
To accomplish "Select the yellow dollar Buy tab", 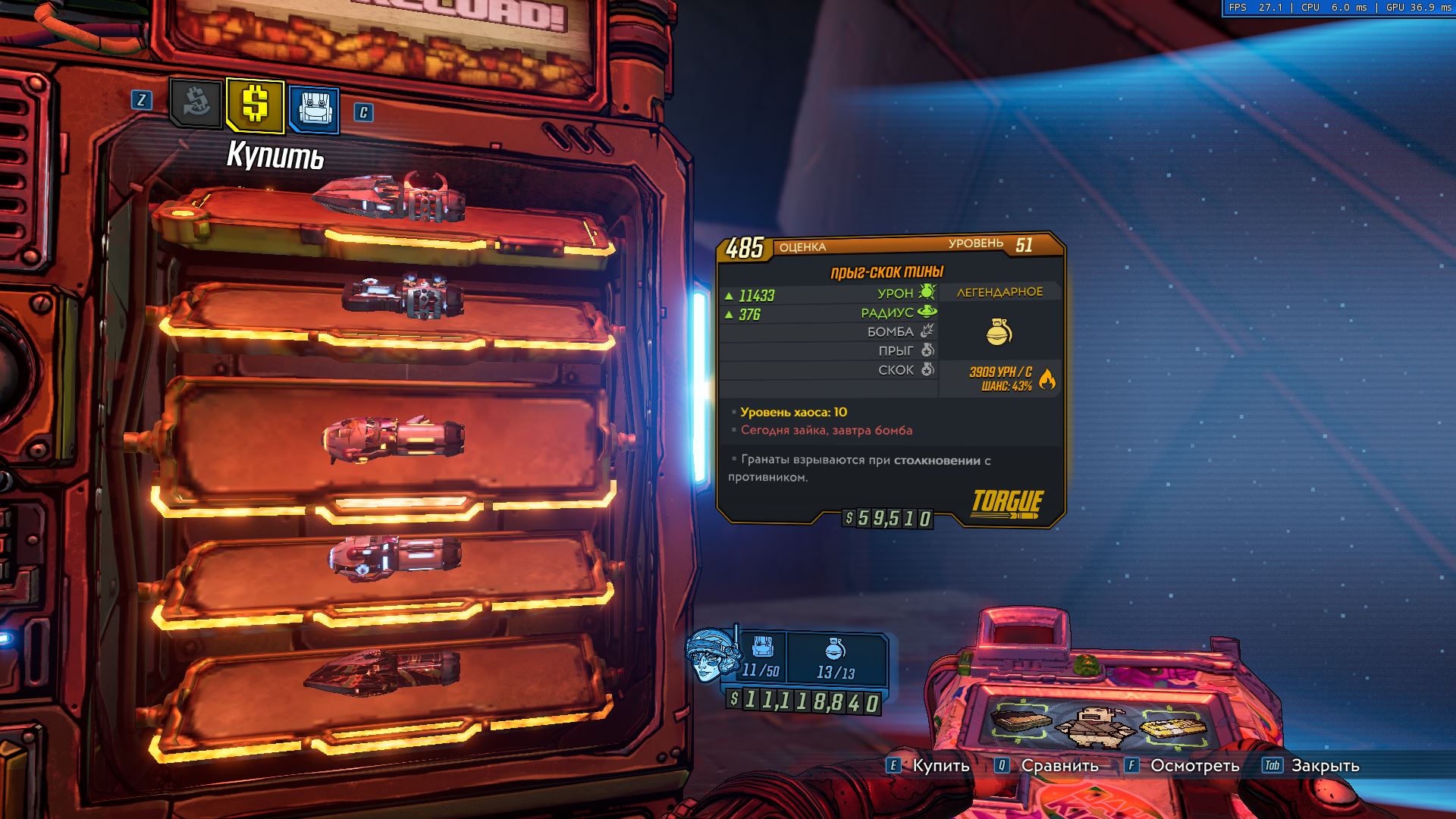I will pyautogui.click(x=255, y=105).
